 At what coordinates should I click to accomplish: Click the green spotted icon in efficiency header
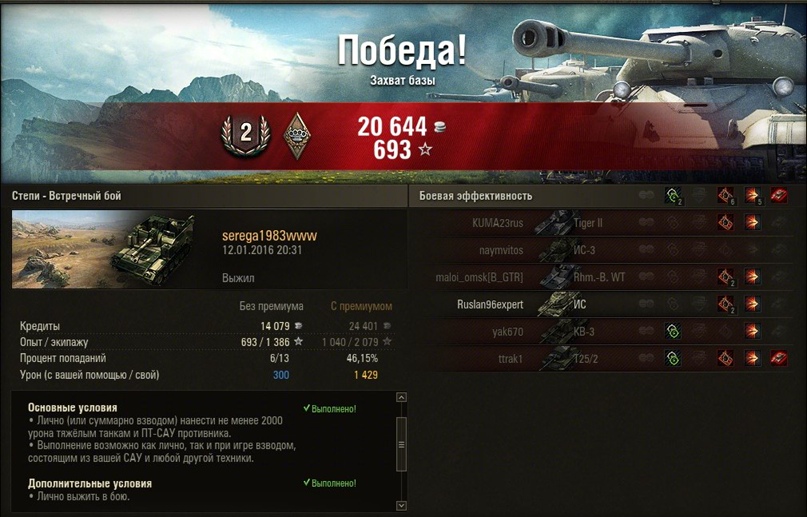pos(674,196)
